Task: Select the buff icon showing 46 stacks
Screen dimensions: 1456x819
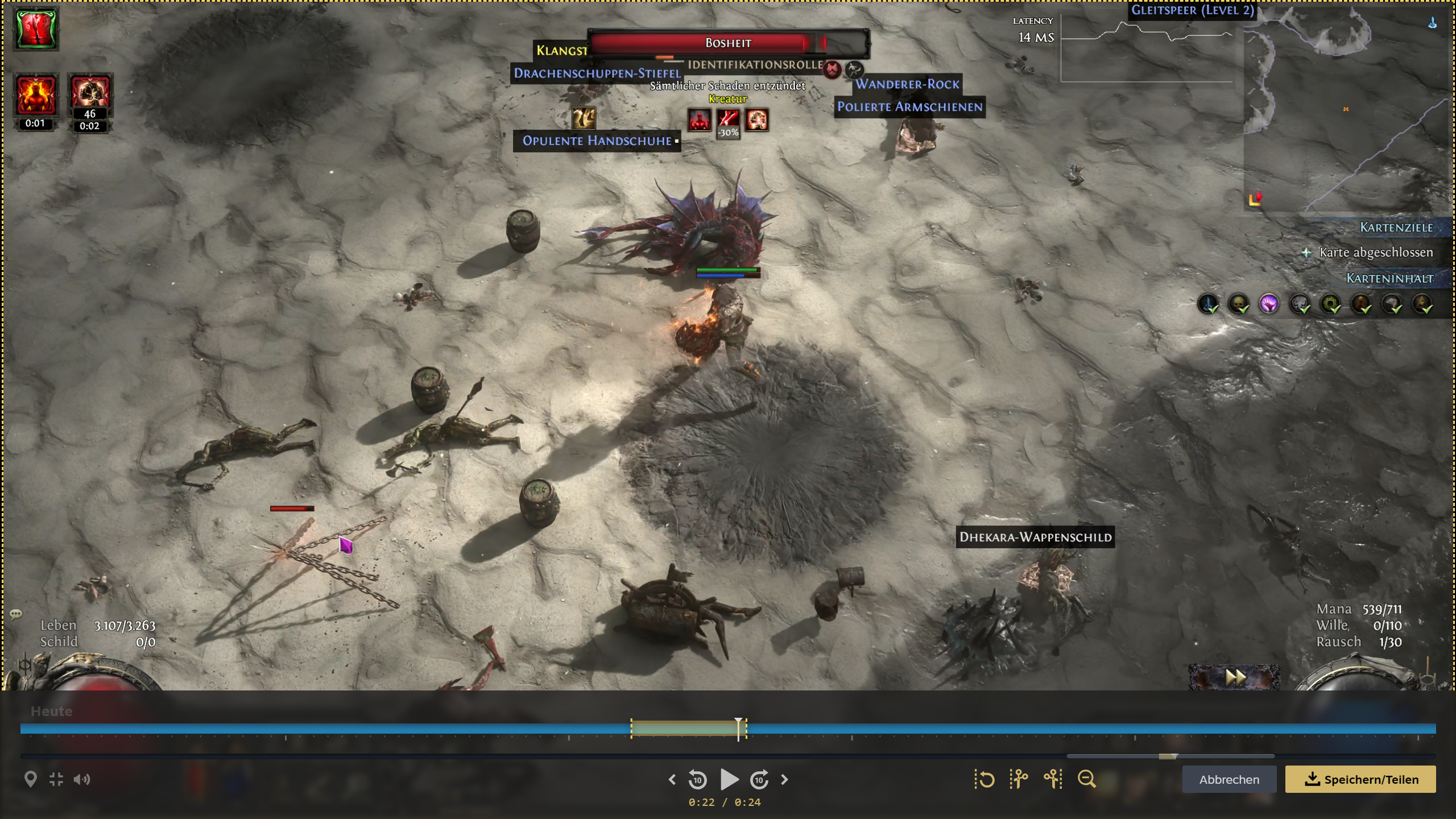Action: point(90,94)
